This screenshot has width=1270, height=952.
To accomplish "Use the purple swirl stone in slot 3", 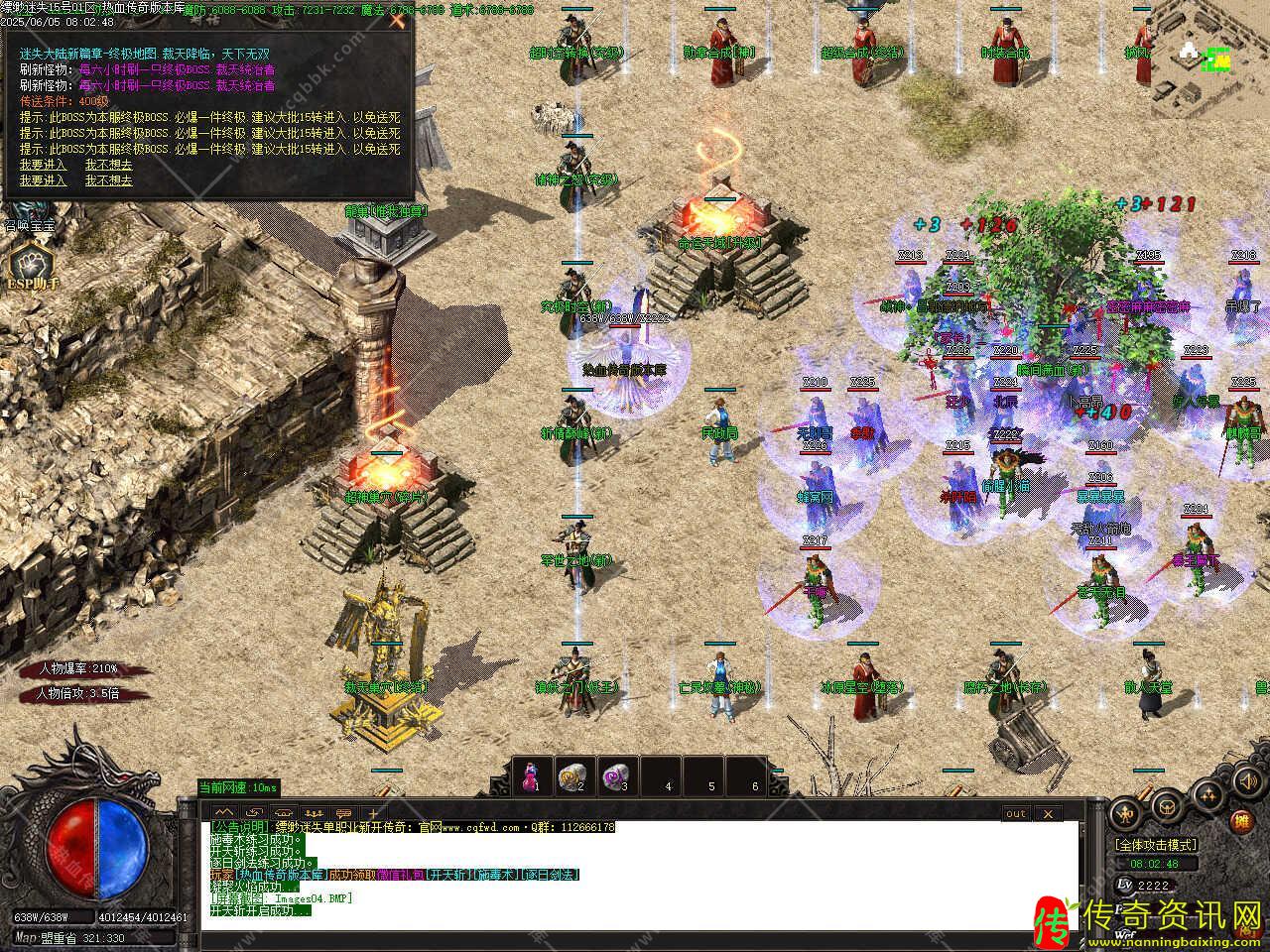I will 616,775.
